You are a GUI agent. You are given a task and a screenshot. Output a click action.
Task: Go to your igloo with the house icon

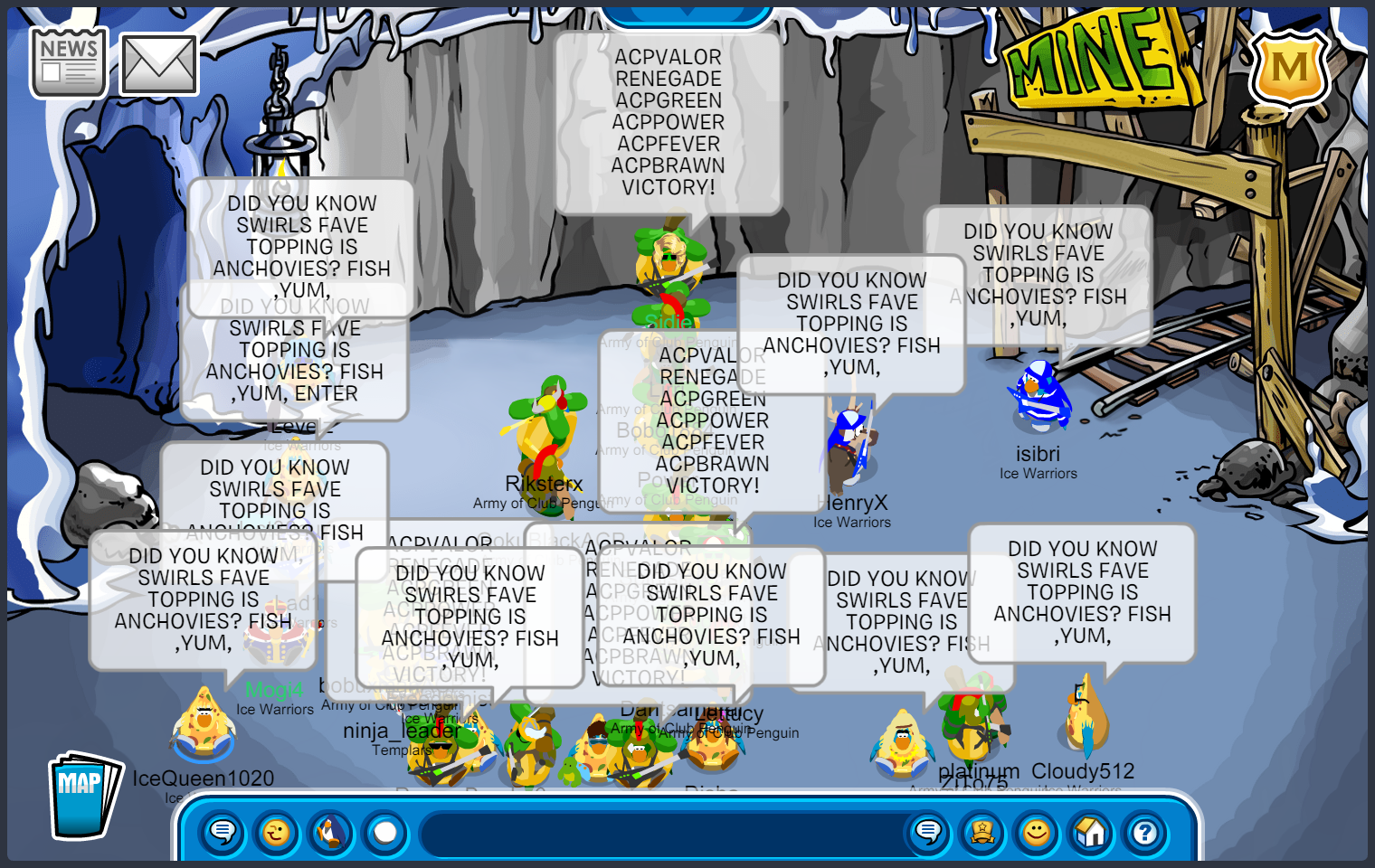click(1091, 832)
